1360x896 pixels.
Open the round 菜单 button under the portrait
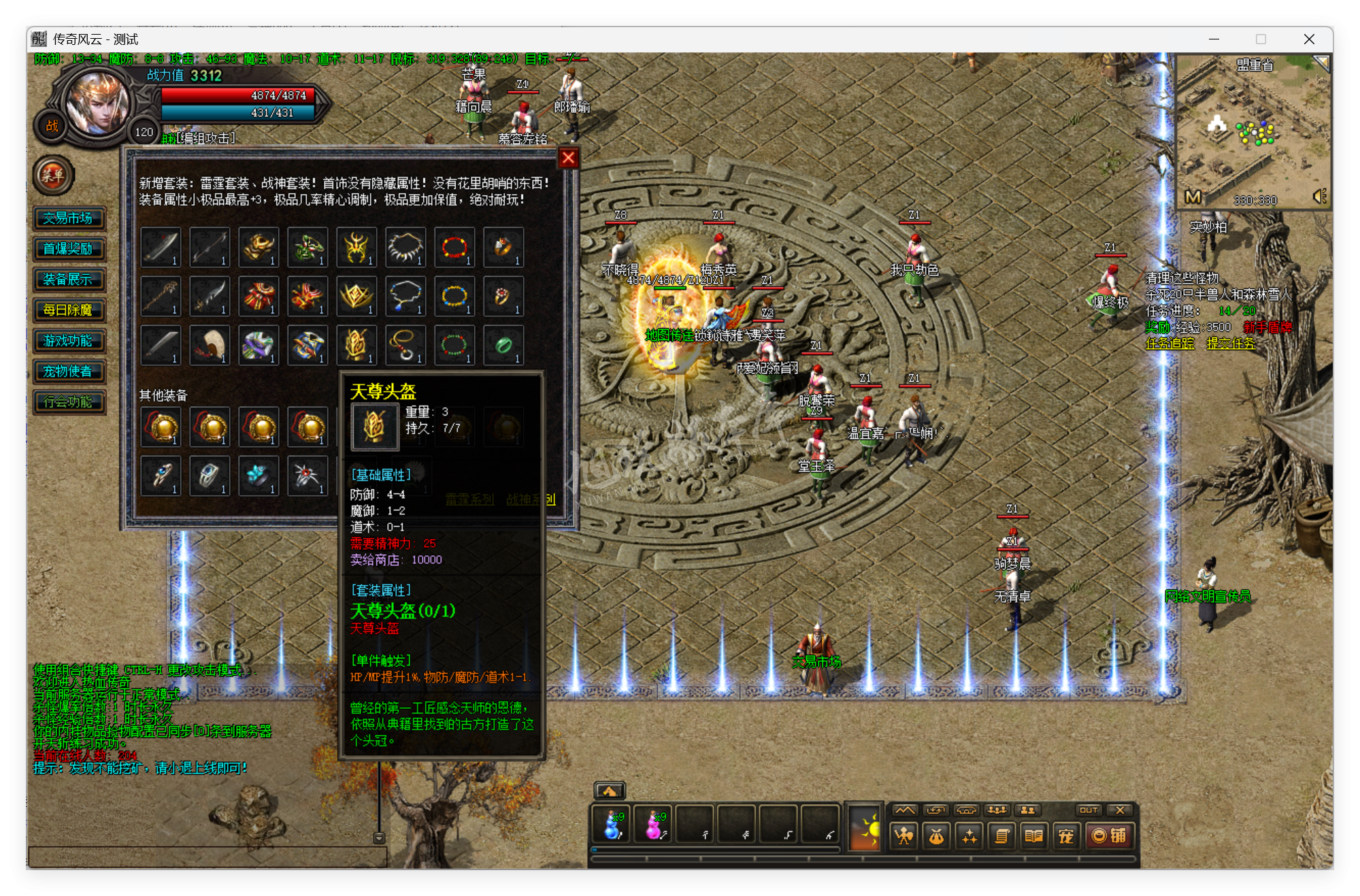click(53, 176)
